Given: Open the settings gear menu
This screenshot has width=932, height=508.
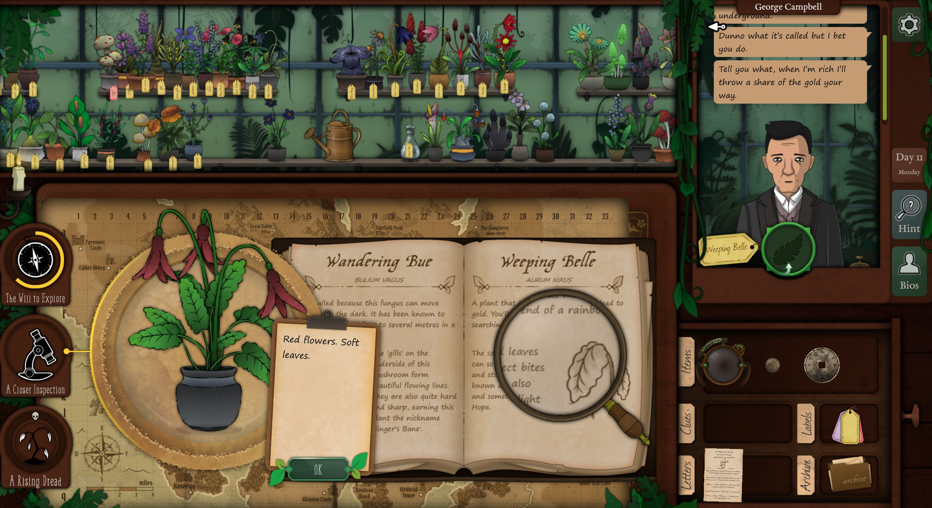Looking at the screenshot, I should coord(908,25).
